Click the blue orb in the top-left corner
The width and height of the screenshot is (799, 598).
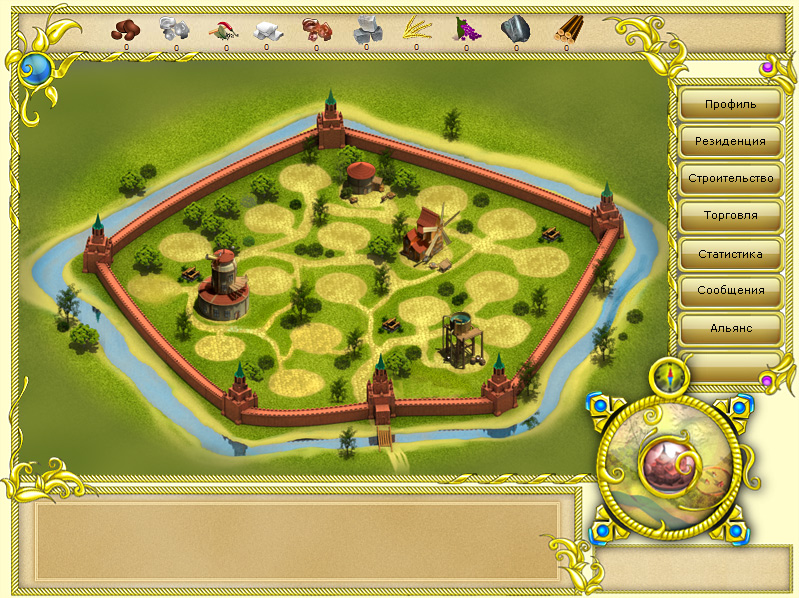(x=36, y=69)
